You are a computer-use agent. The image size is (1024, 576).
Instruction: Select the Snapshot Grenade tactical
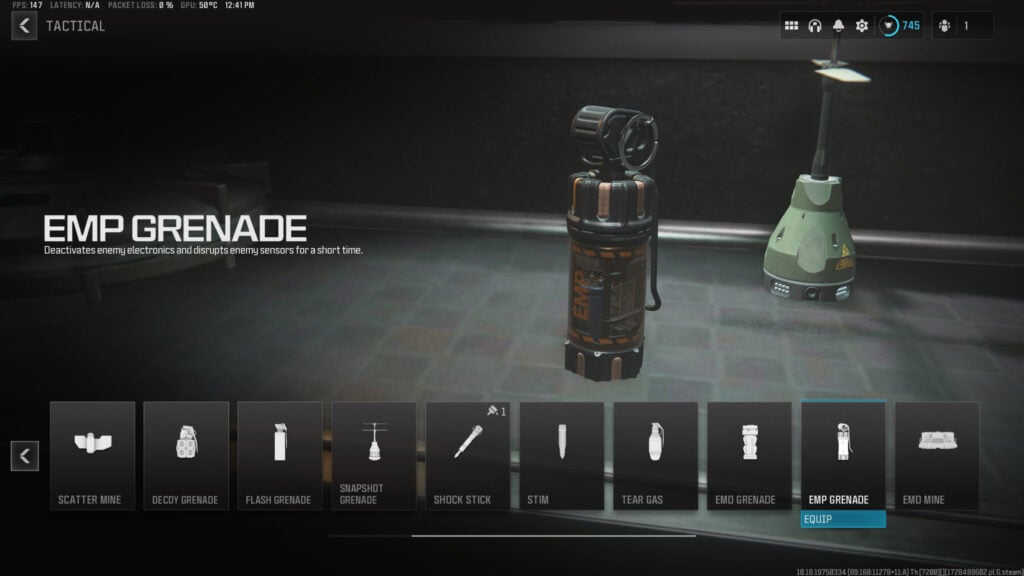(x=374, y=455)
